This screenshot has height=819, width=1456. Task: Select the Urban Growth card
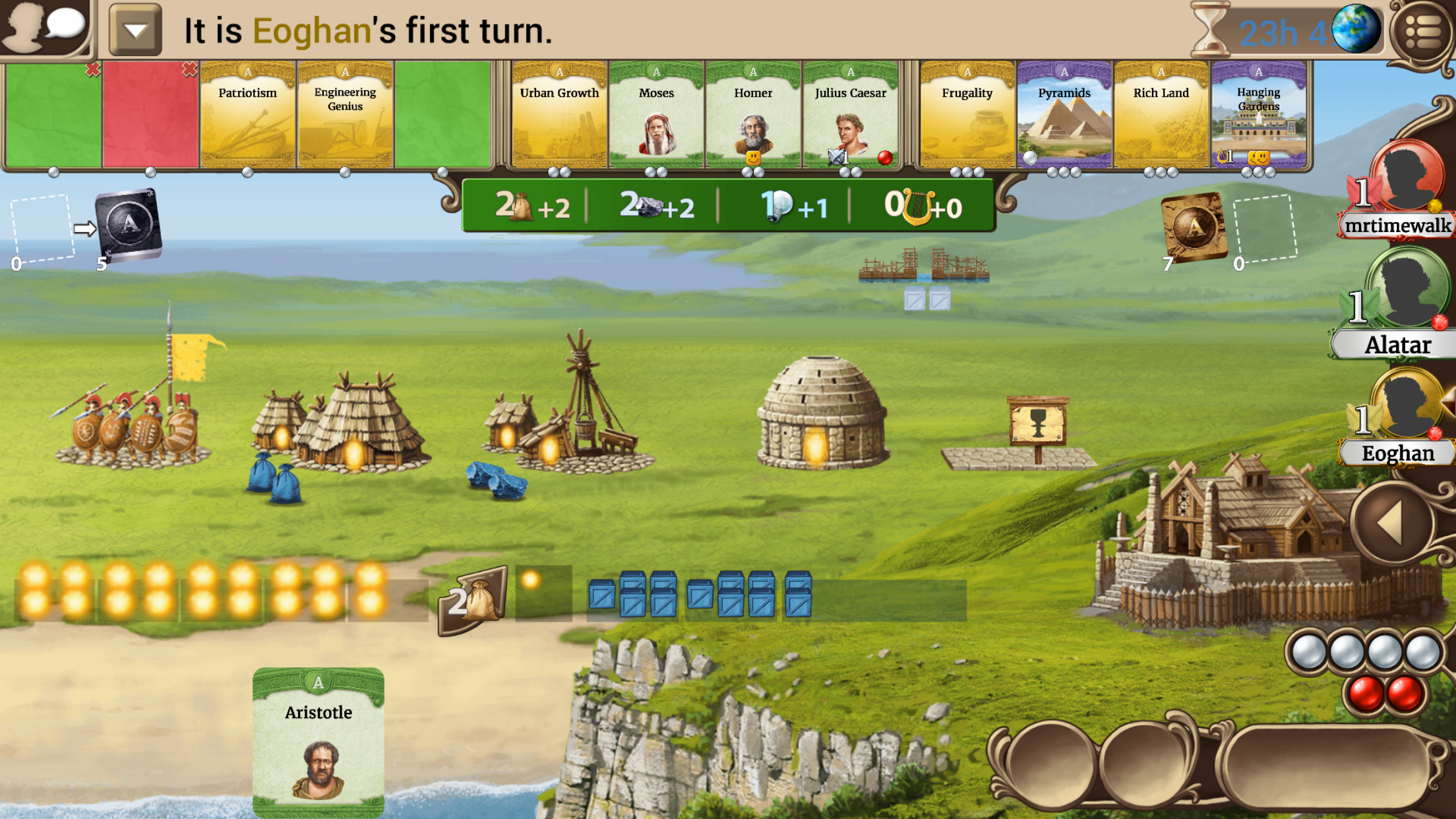point(559,115)
